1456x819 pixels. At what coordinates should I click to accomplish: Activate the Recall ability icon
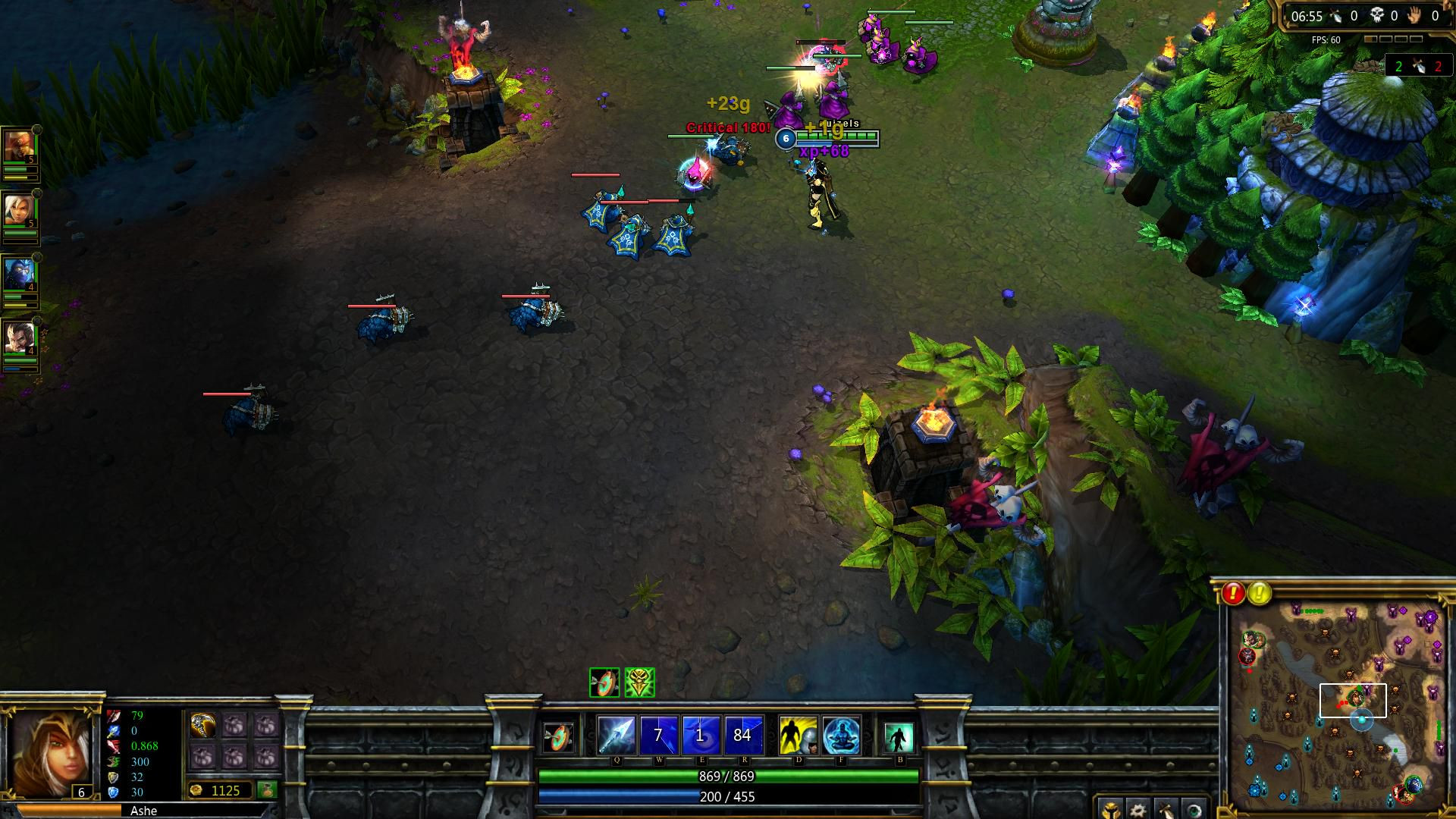click(899, 736)
